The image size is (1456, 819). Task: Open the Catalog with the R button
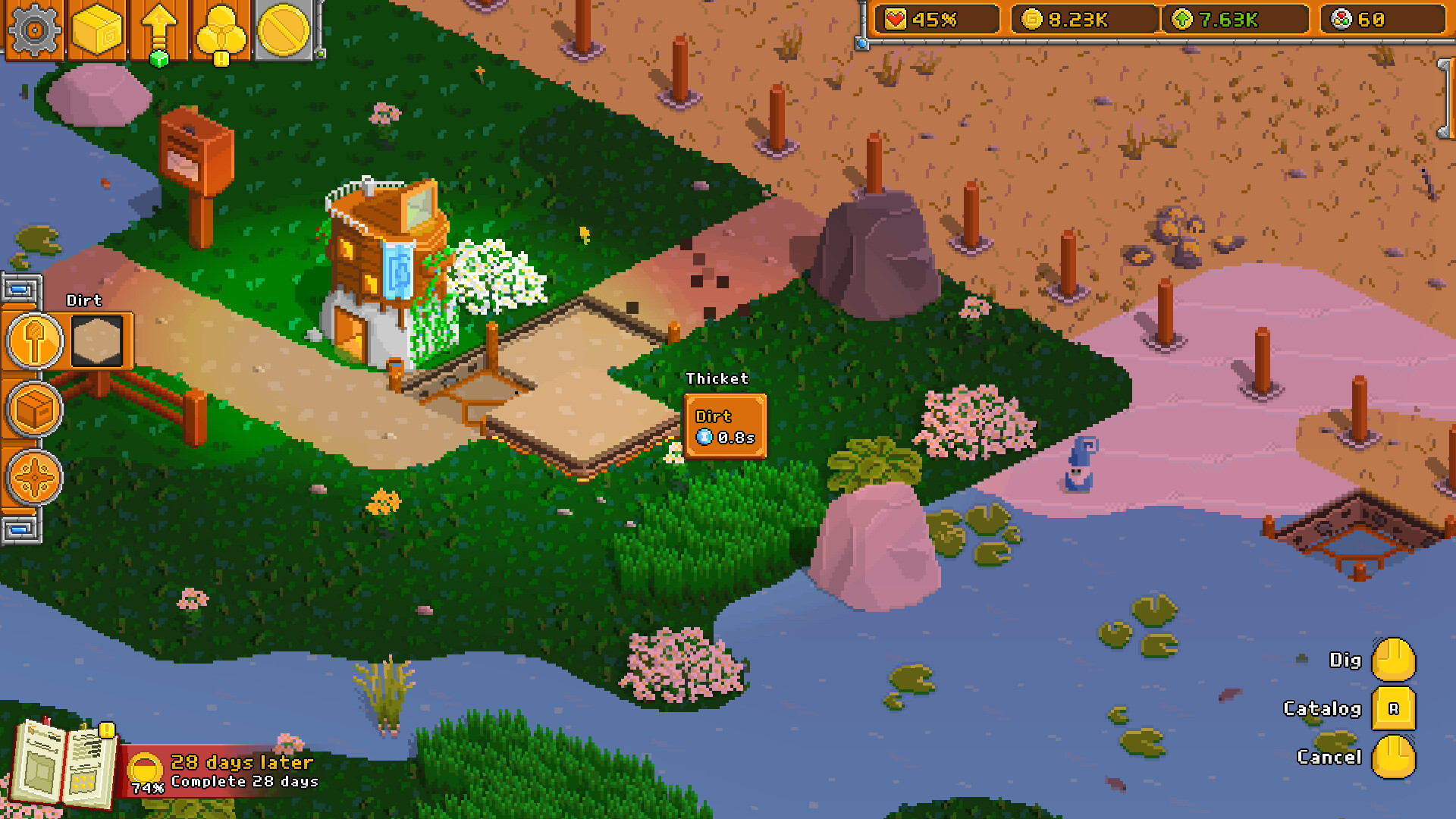[x=1393, y=710]
